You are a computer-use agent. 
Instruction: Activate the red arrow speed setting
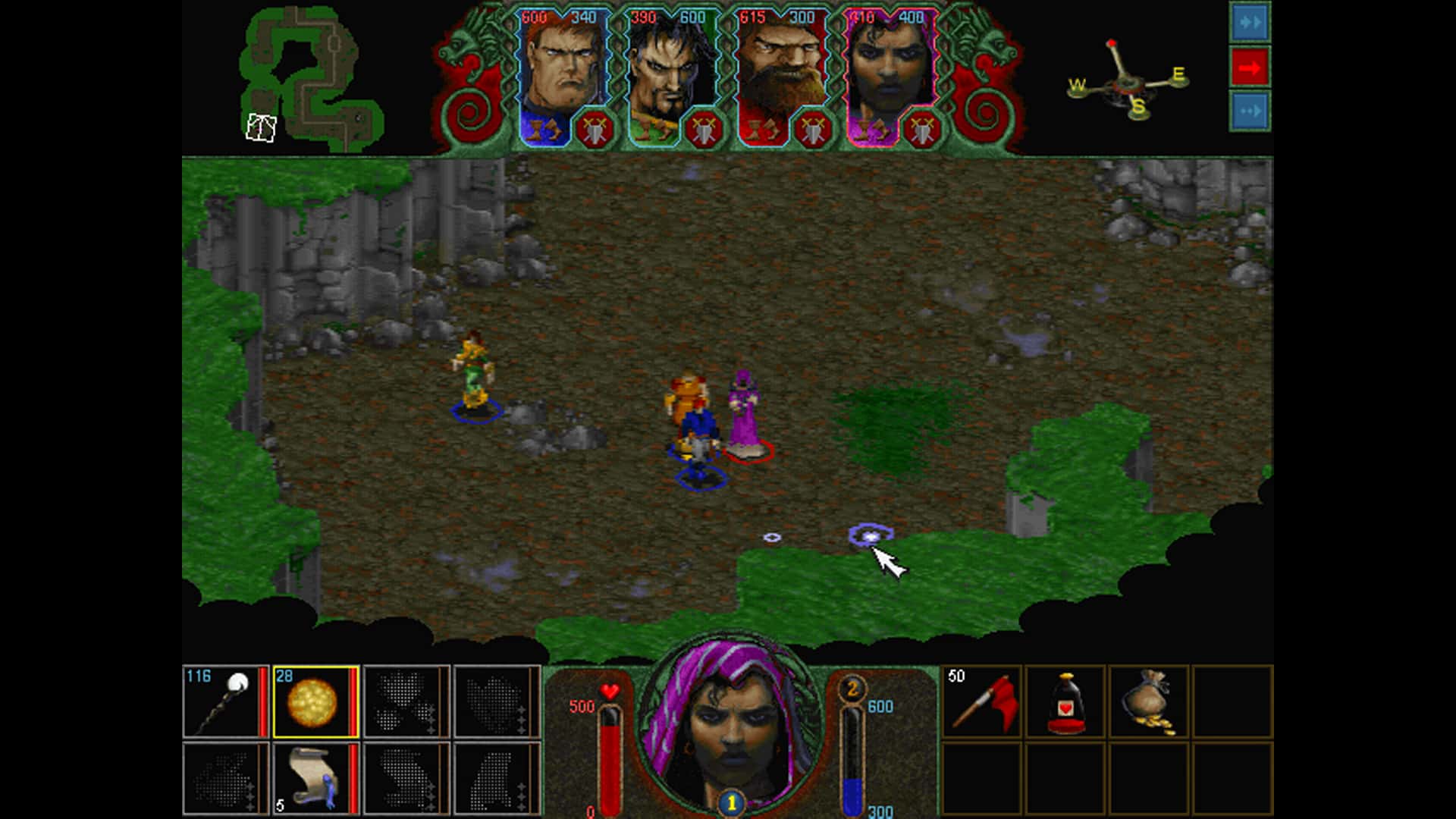pos(1249,67)
